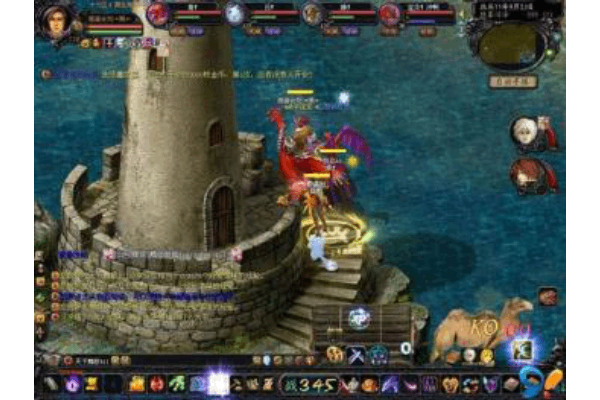Open the circular minimap
The height and width of the screenshot is (400, 600).
[508, 43]
